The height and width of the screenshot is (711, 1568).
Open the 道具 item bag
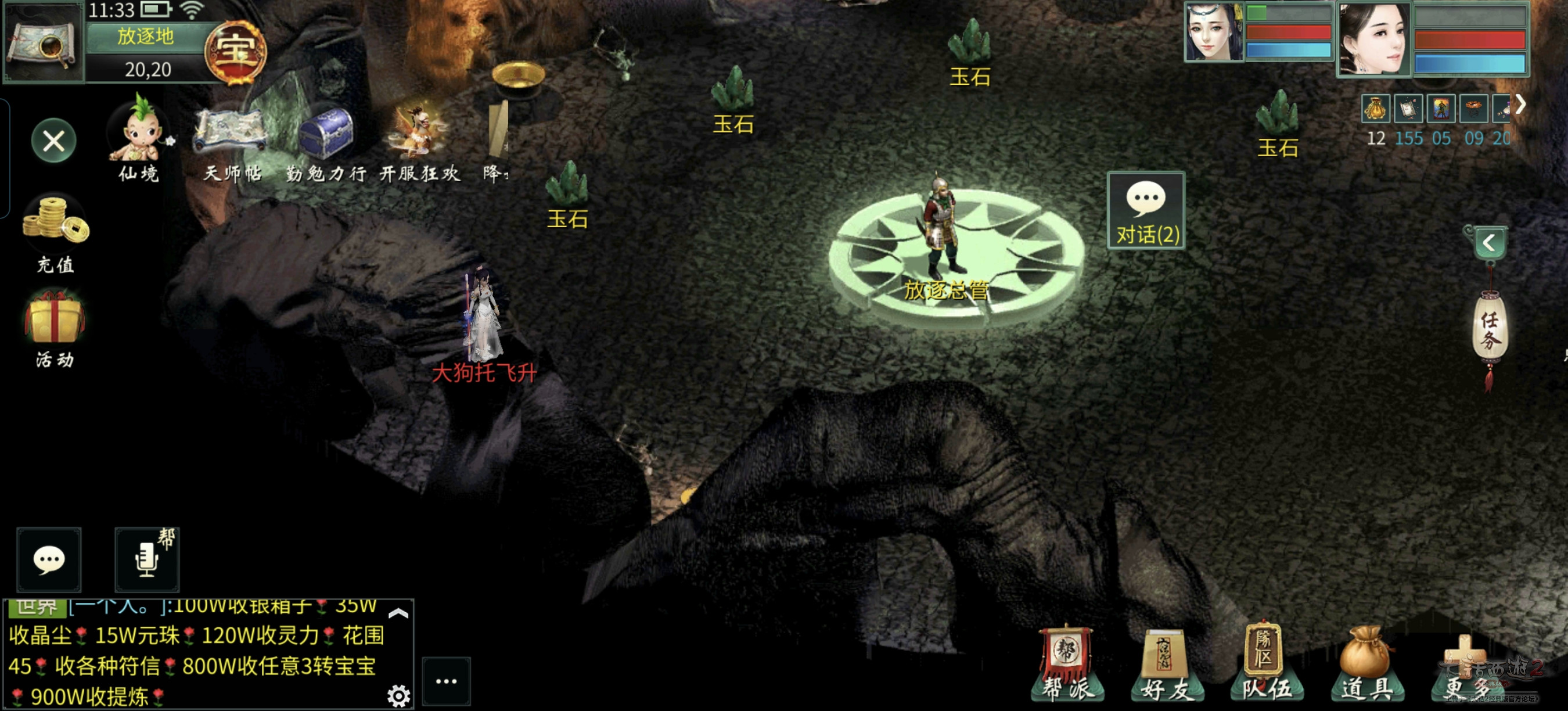click(x=1366, y=665)
